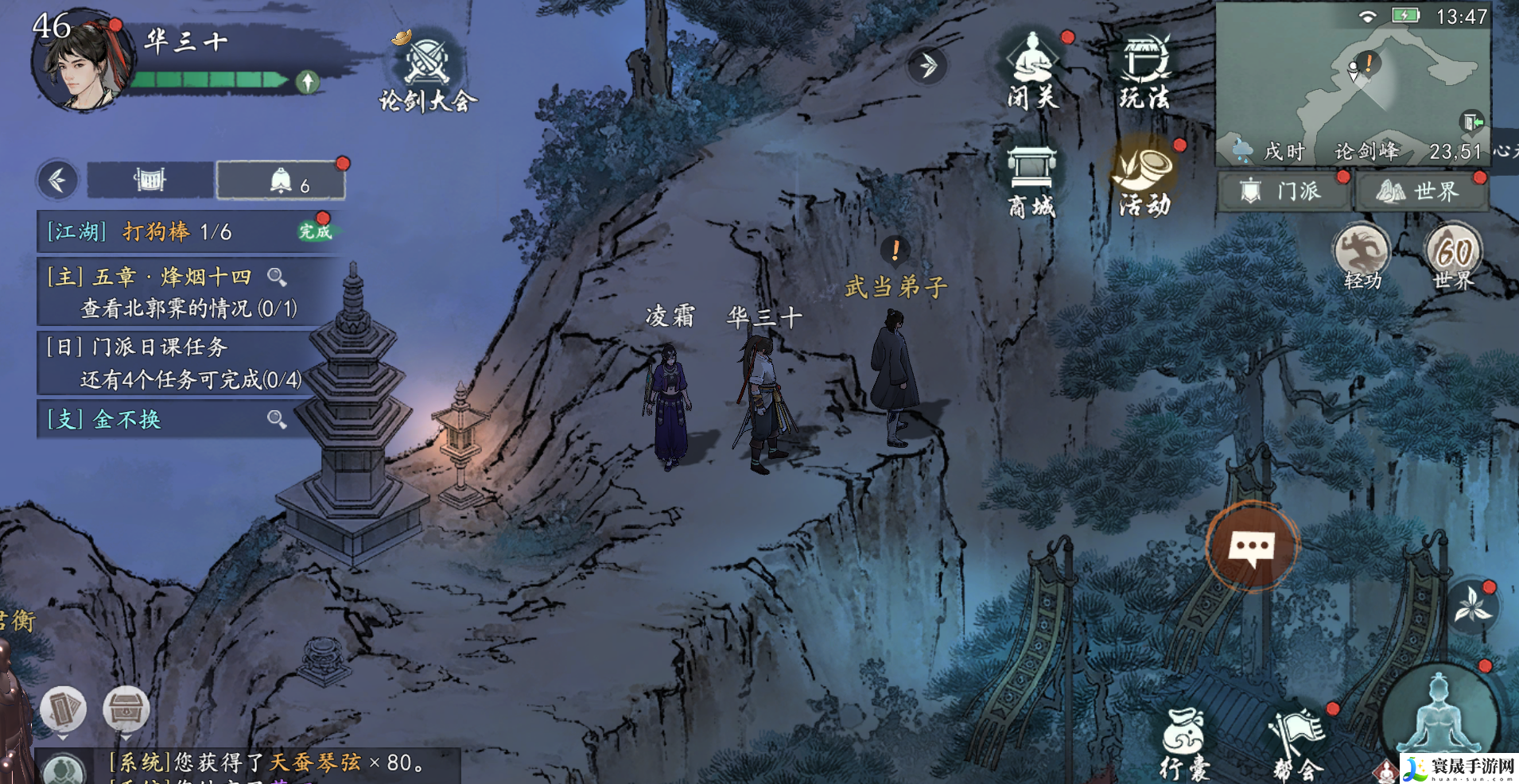Click the 论剑峰 minimap
The width and height of the screenshot is (1519, 784).
click(x=1351, y=76)
